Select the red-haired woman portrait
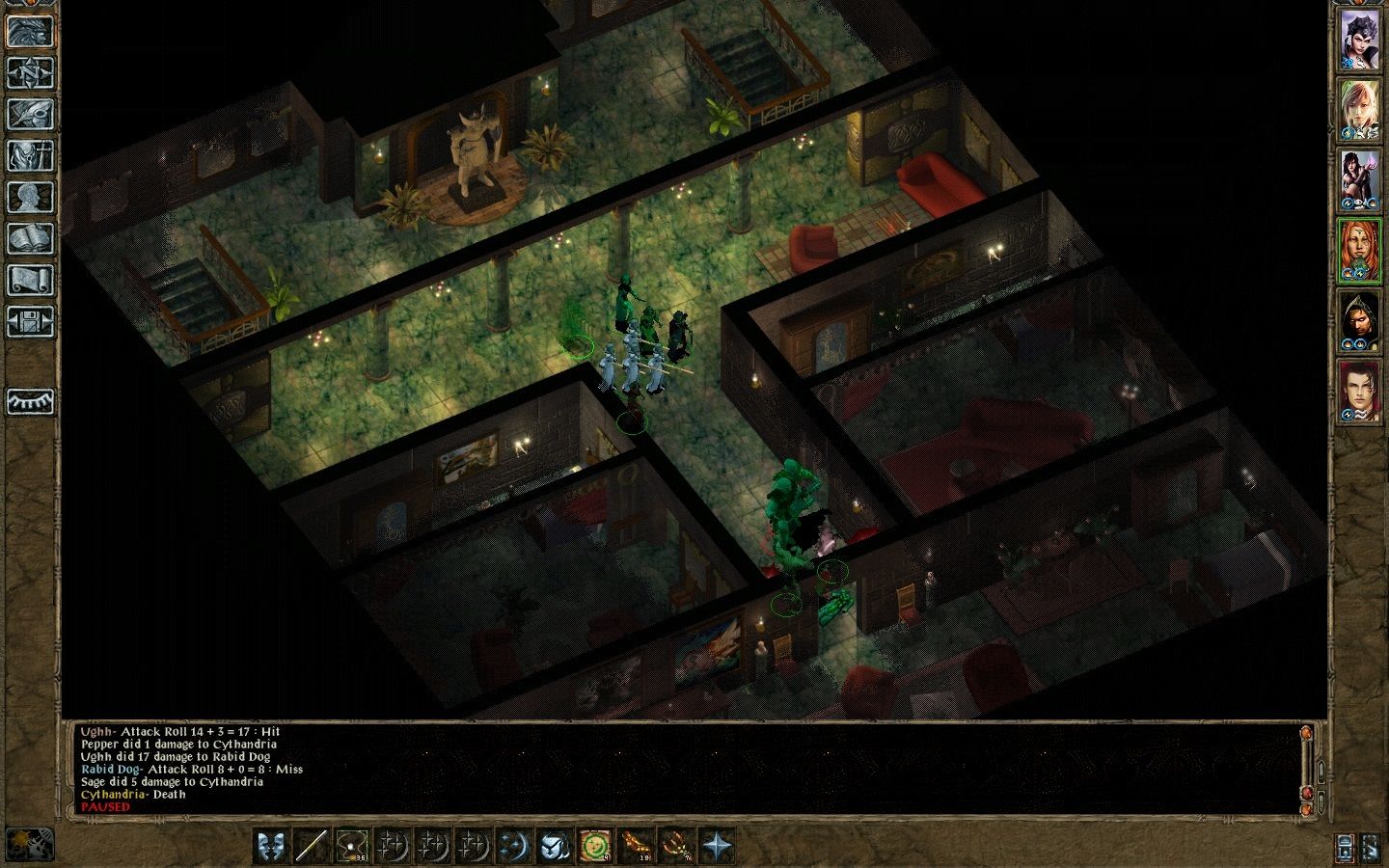 (x=1358, y=251)
